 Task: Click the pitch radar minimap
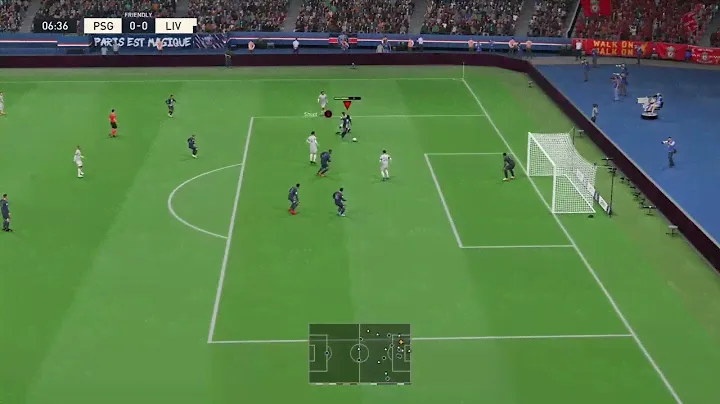(359, 353)
